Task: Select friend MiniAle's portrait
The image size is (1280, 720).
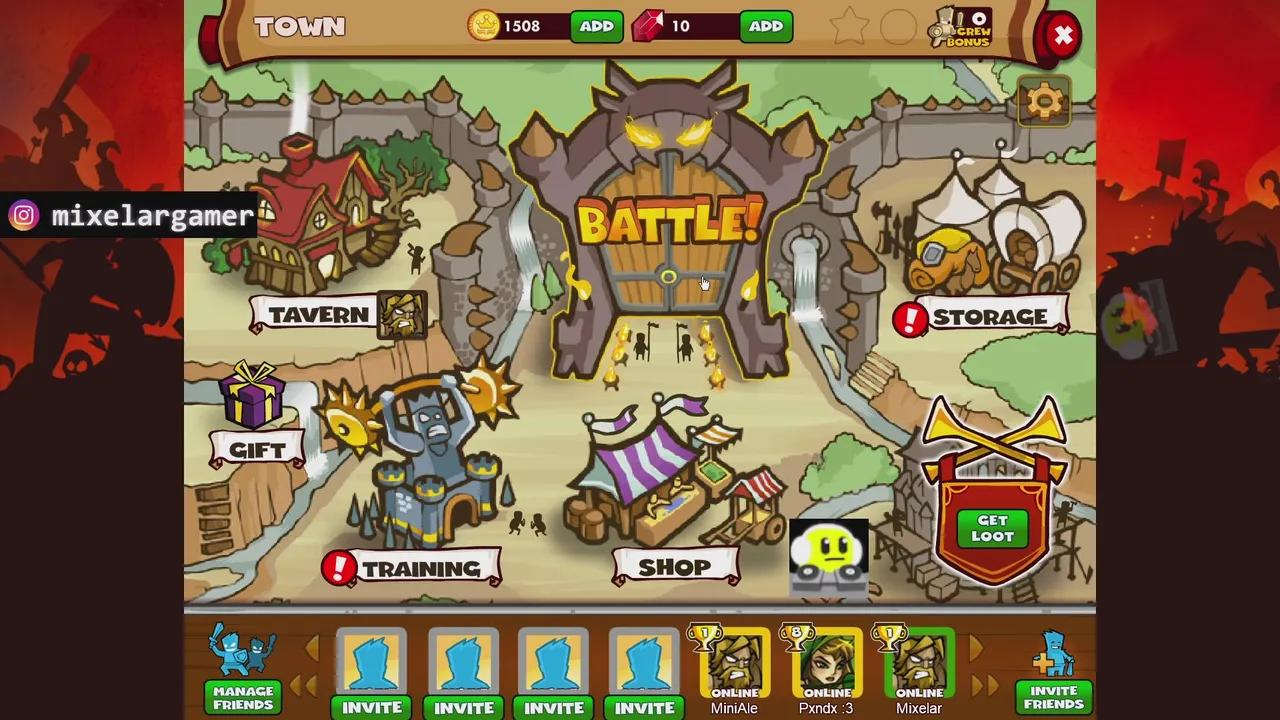Action: (x=734, y=663)
